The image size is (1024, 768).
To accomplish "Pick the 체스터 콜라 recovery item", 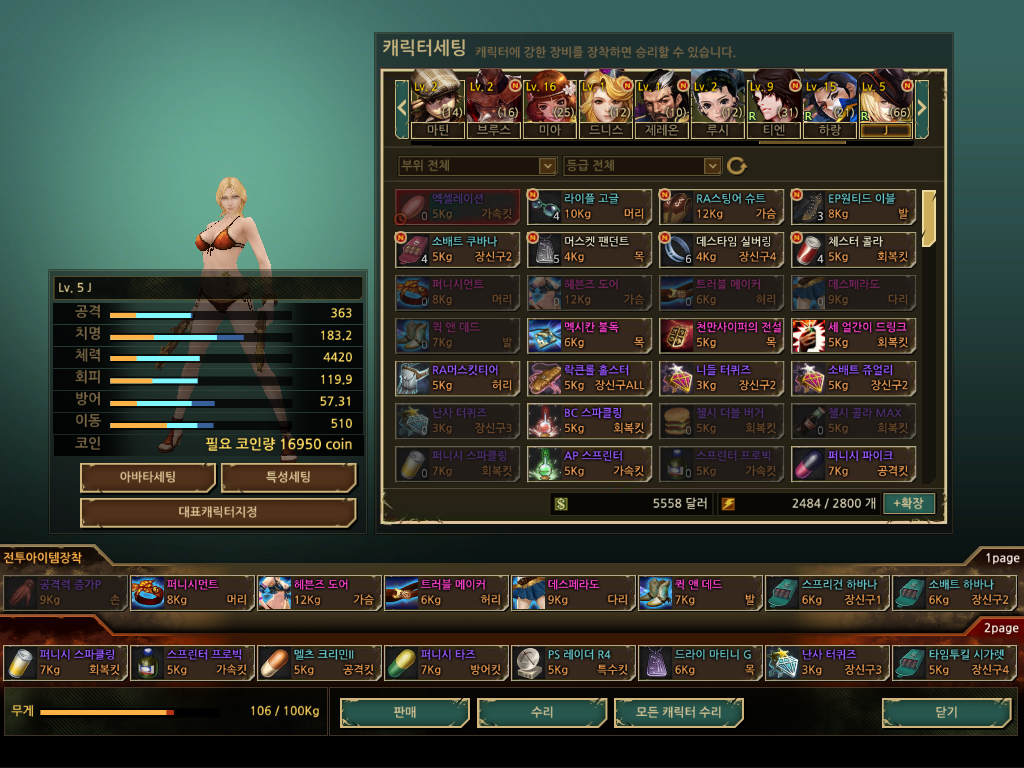I will pos(853,250).
